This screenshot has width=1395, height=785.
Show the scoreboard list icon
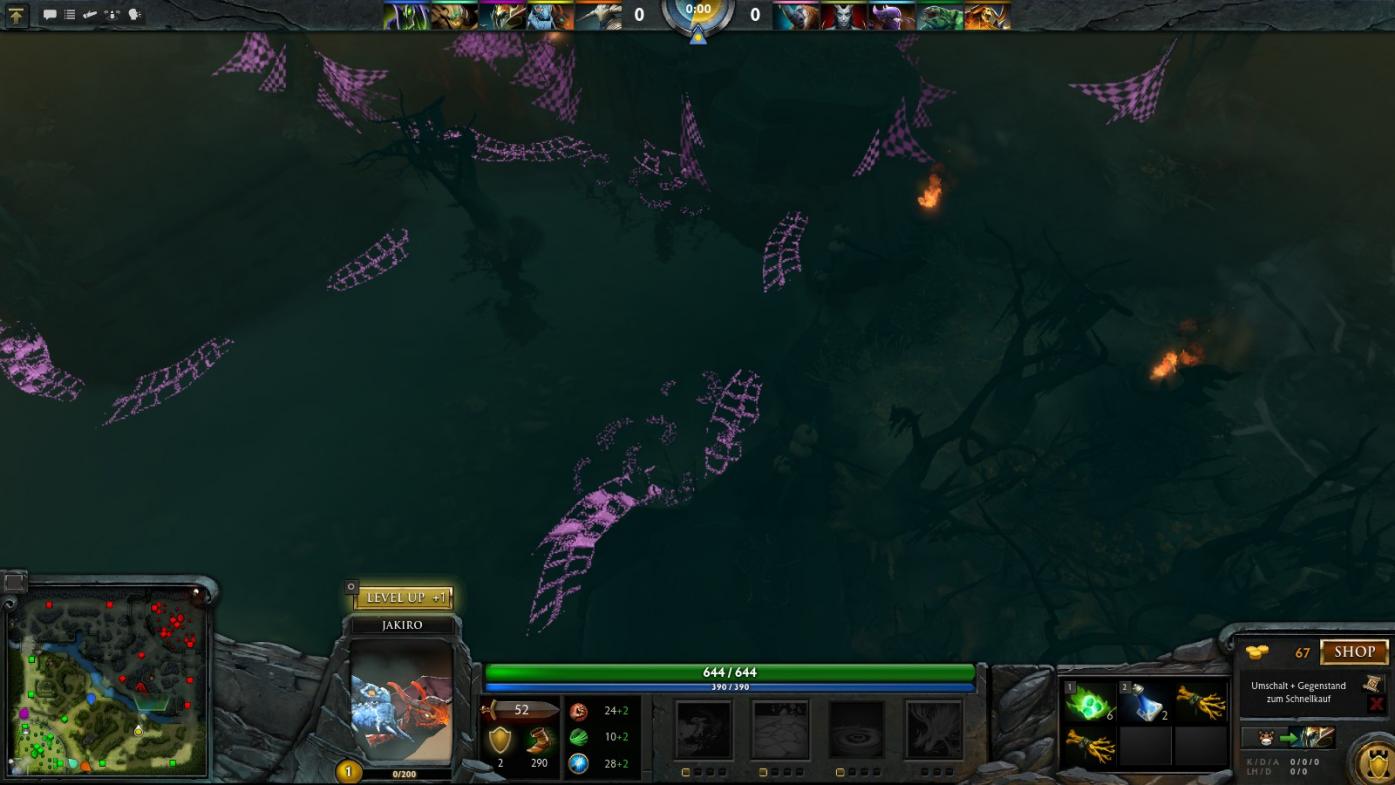(69, 15)
